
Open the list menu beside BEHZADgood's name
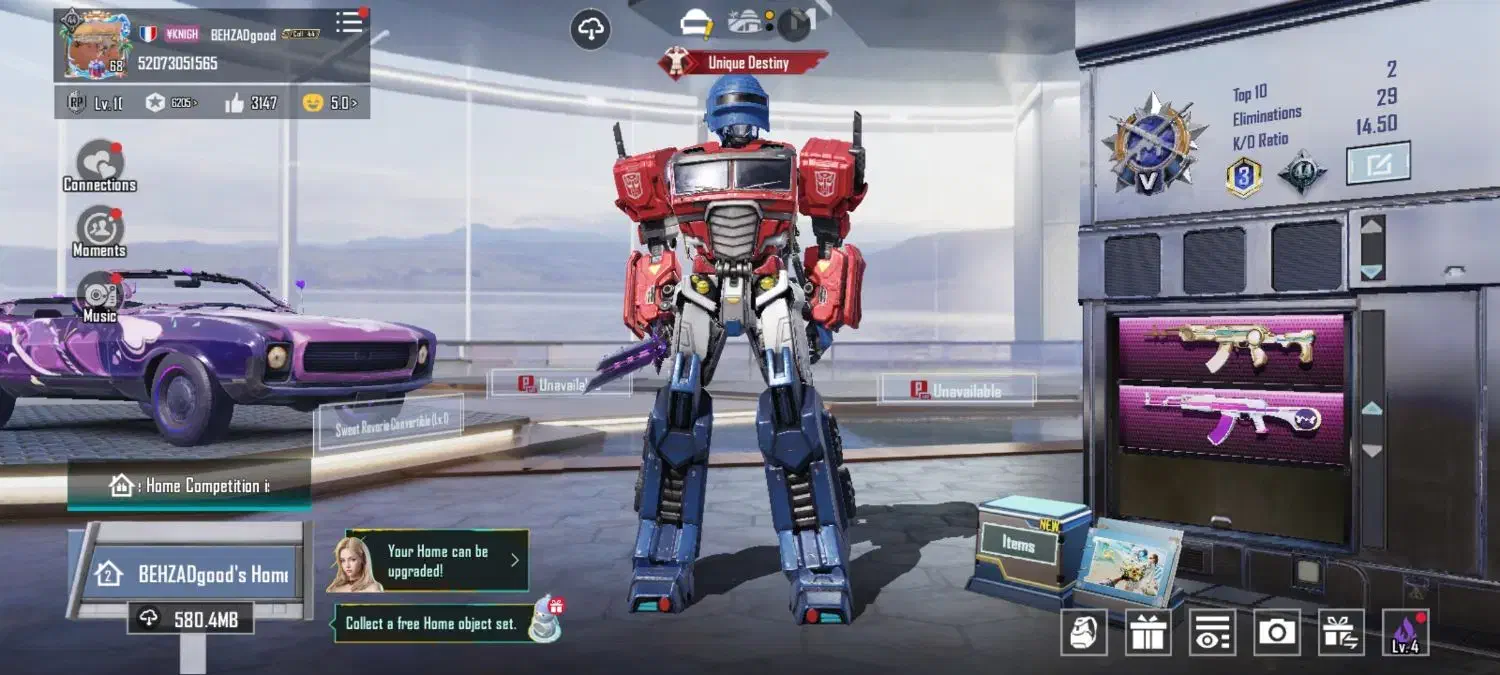349,23
